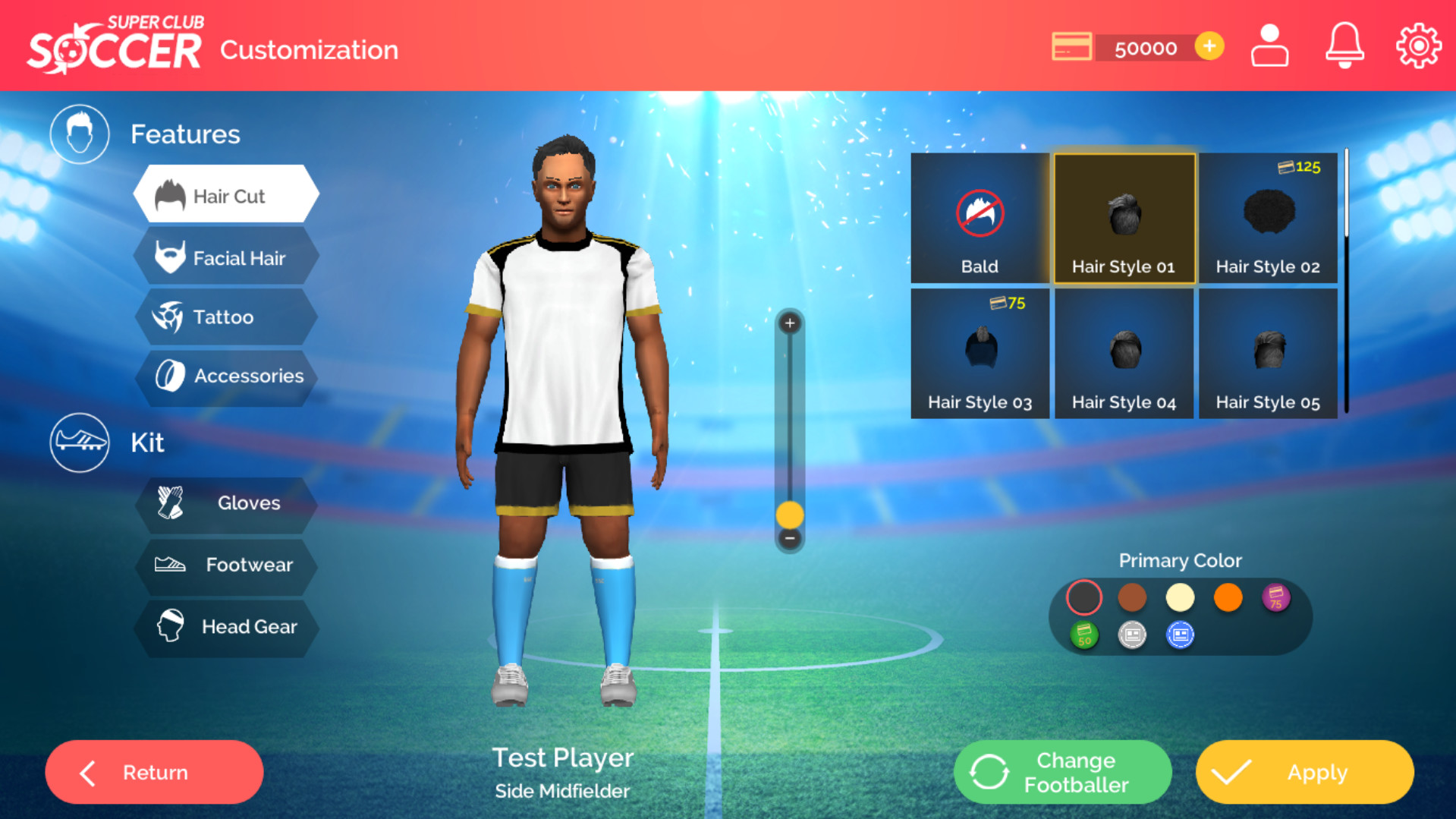Click the Change Footballer button
1456x819 pixels.
click(x=1062, y=773)
